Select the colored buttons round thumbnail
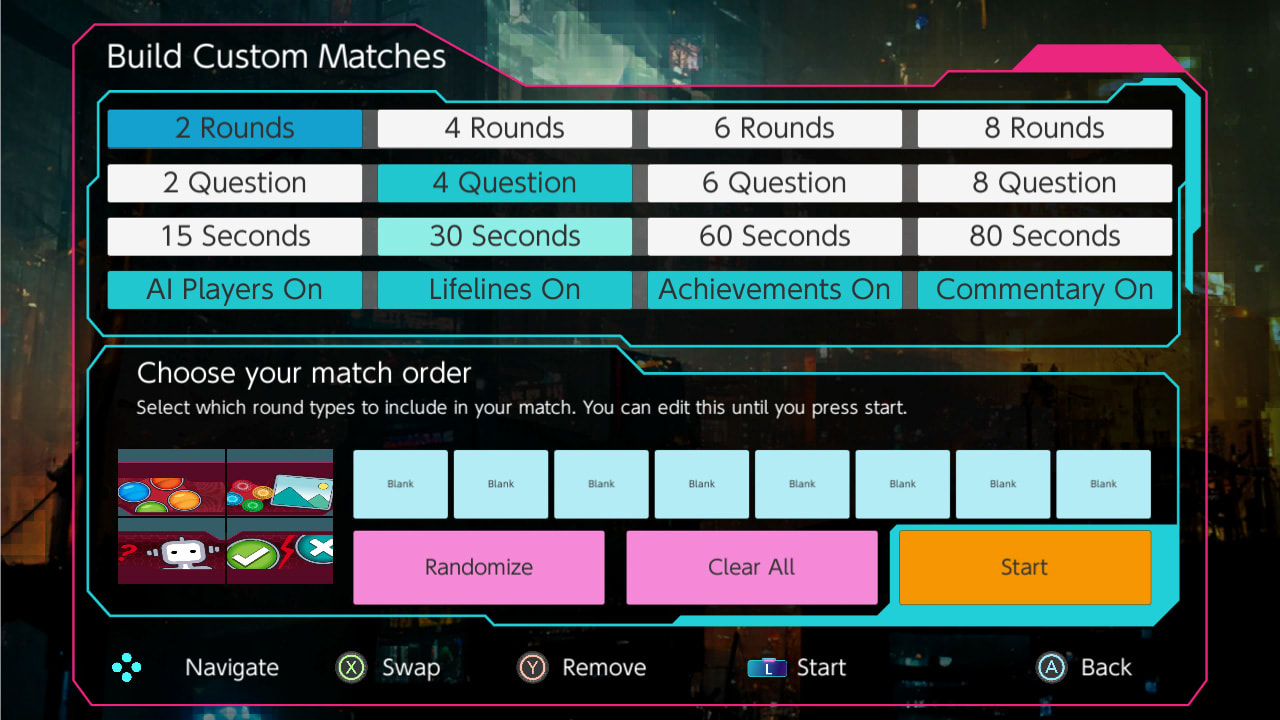 click(x=171, y=484)
